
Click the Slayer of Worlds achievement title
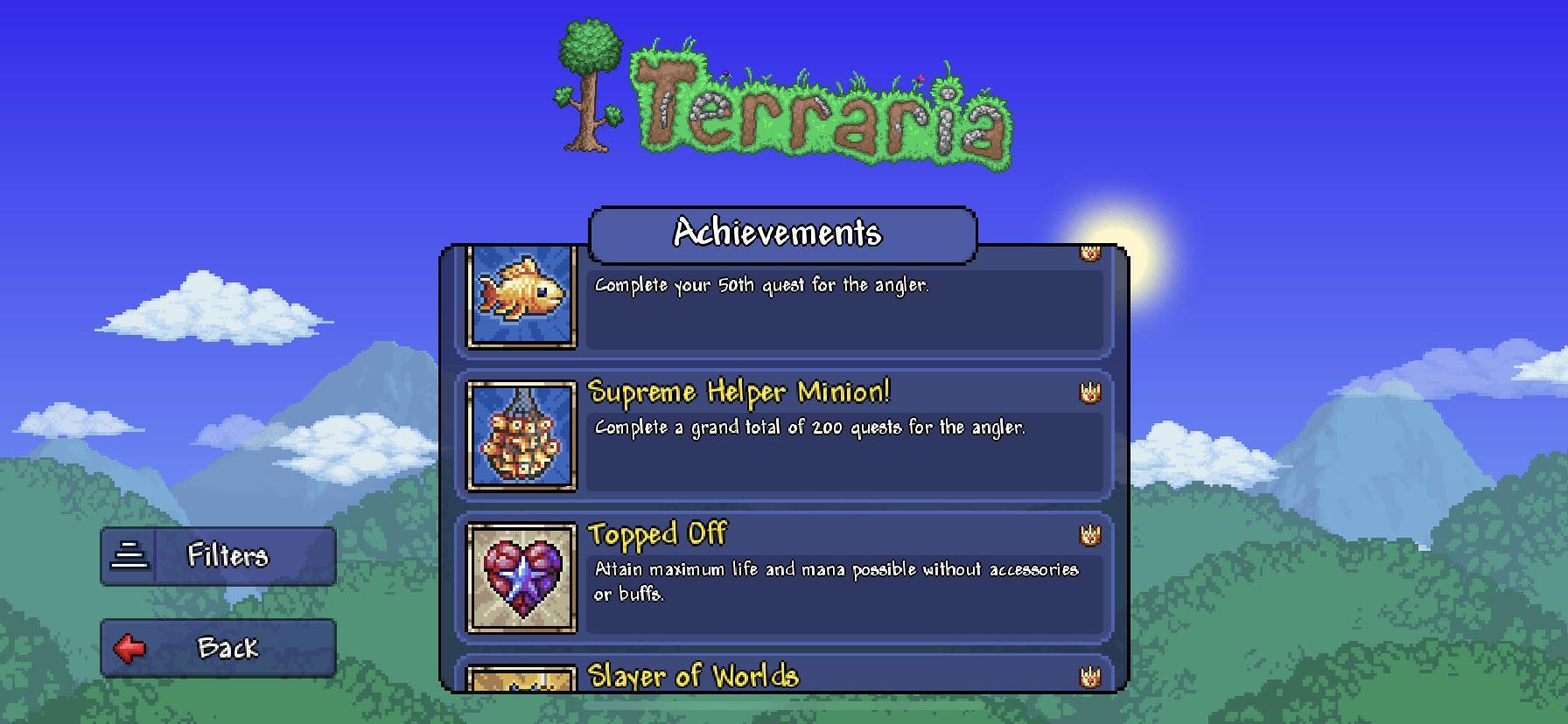point(691,676)
